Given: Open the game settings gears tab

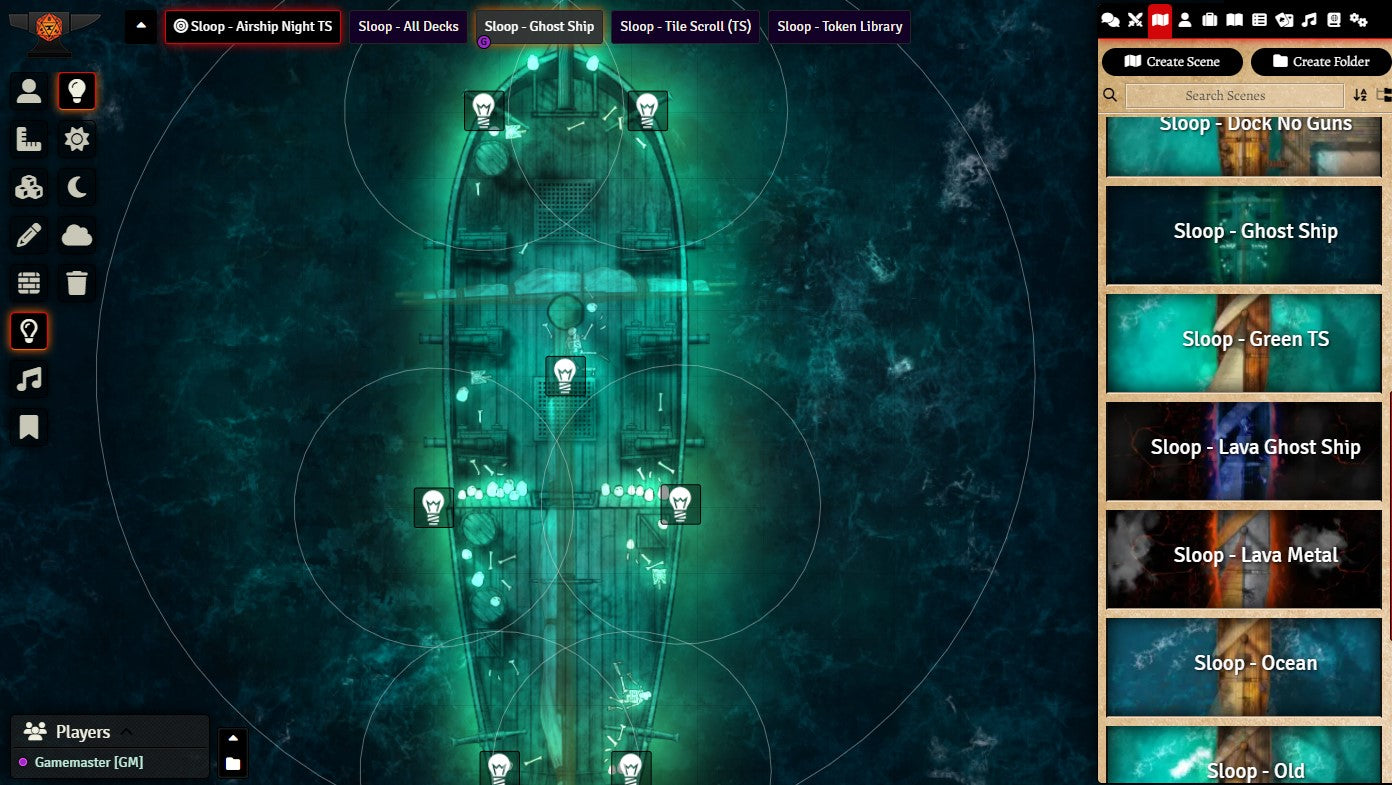Looking at the screenshot, I should [1358, 20].
